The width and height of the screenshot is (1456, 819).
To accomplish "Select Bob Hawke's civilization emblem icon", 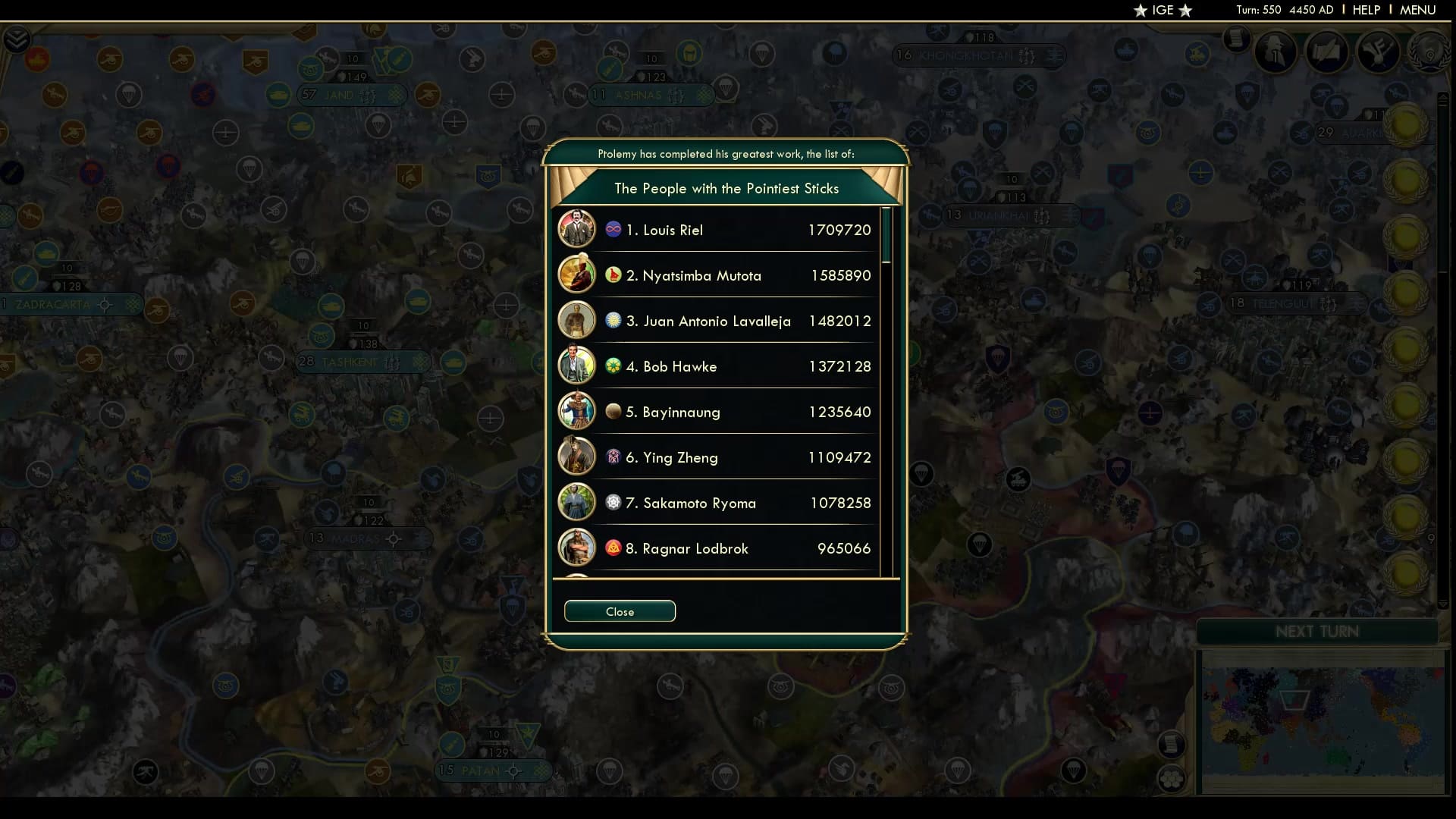I will (x=613, y=366).
